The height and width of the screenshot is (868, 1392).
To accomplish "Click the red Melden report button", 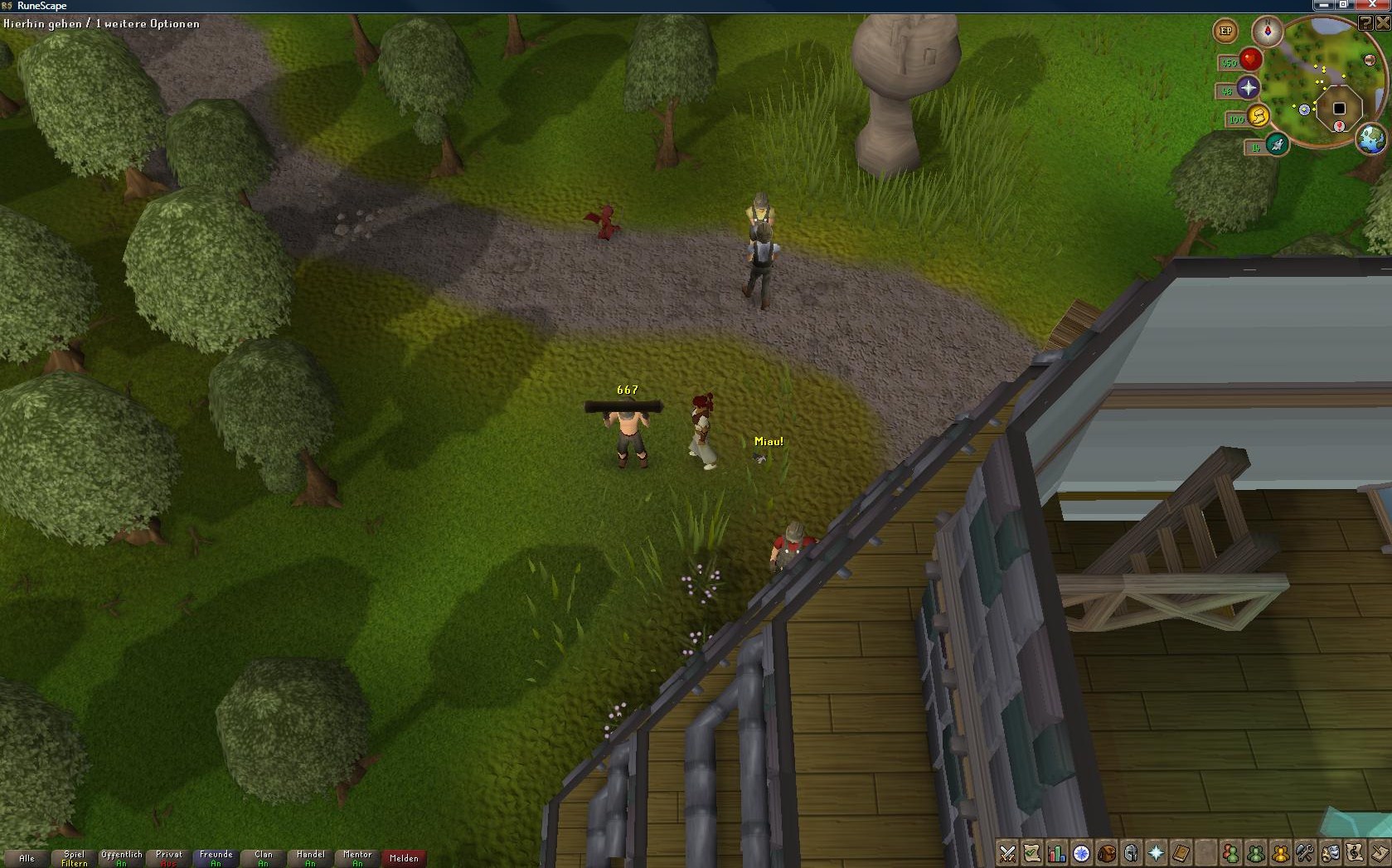I will 404,858.
